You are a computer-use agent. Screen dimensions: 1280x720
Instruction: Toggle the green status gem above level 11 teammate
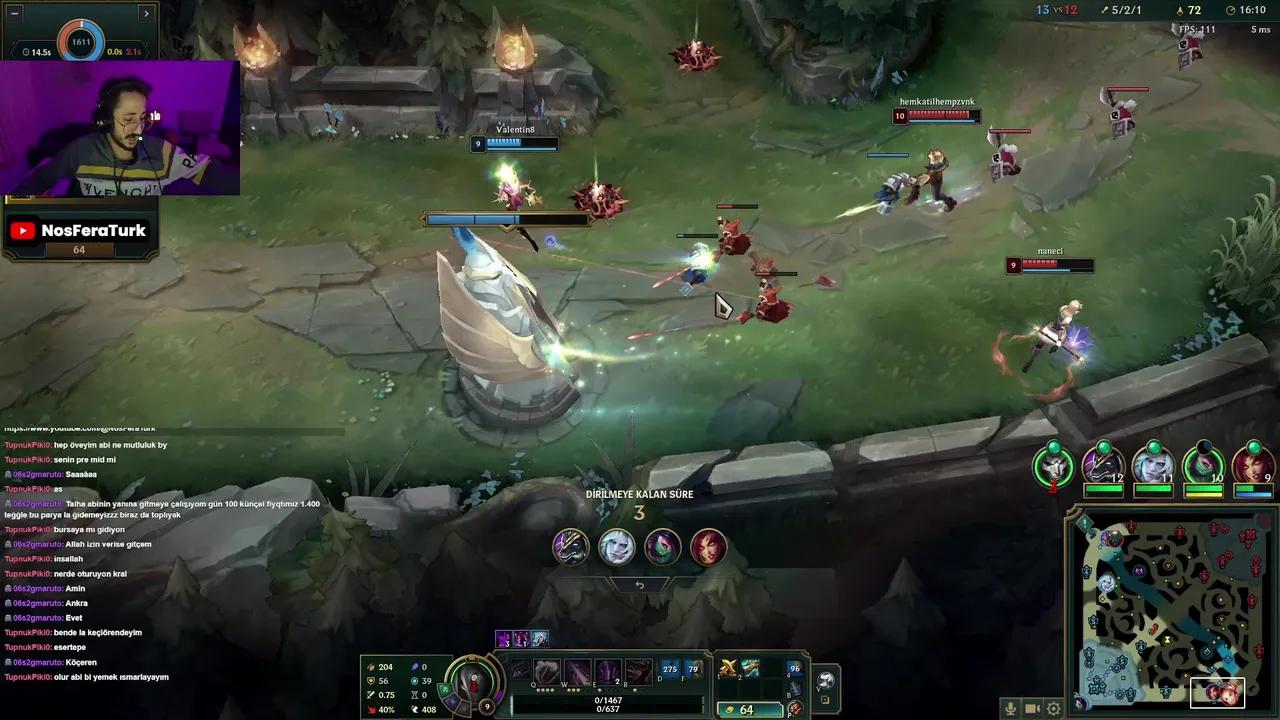tap(1152, 447)
